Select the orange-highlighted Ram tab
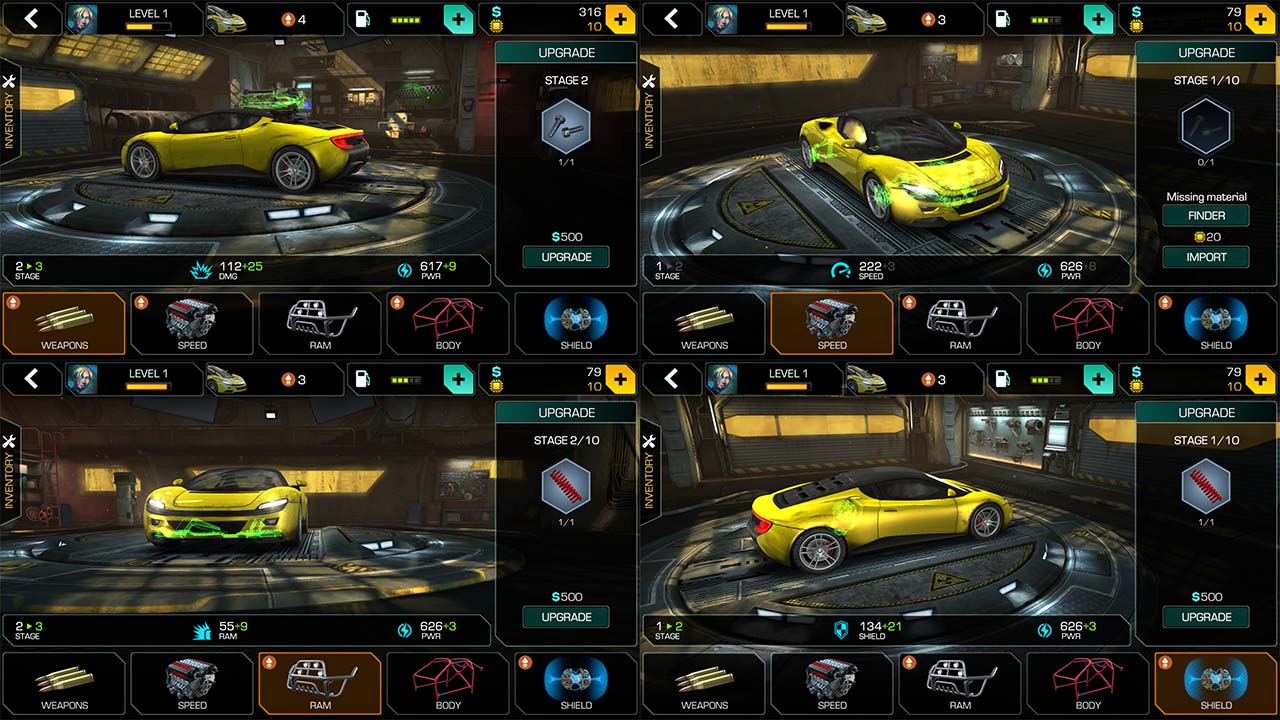 point(320,683)
